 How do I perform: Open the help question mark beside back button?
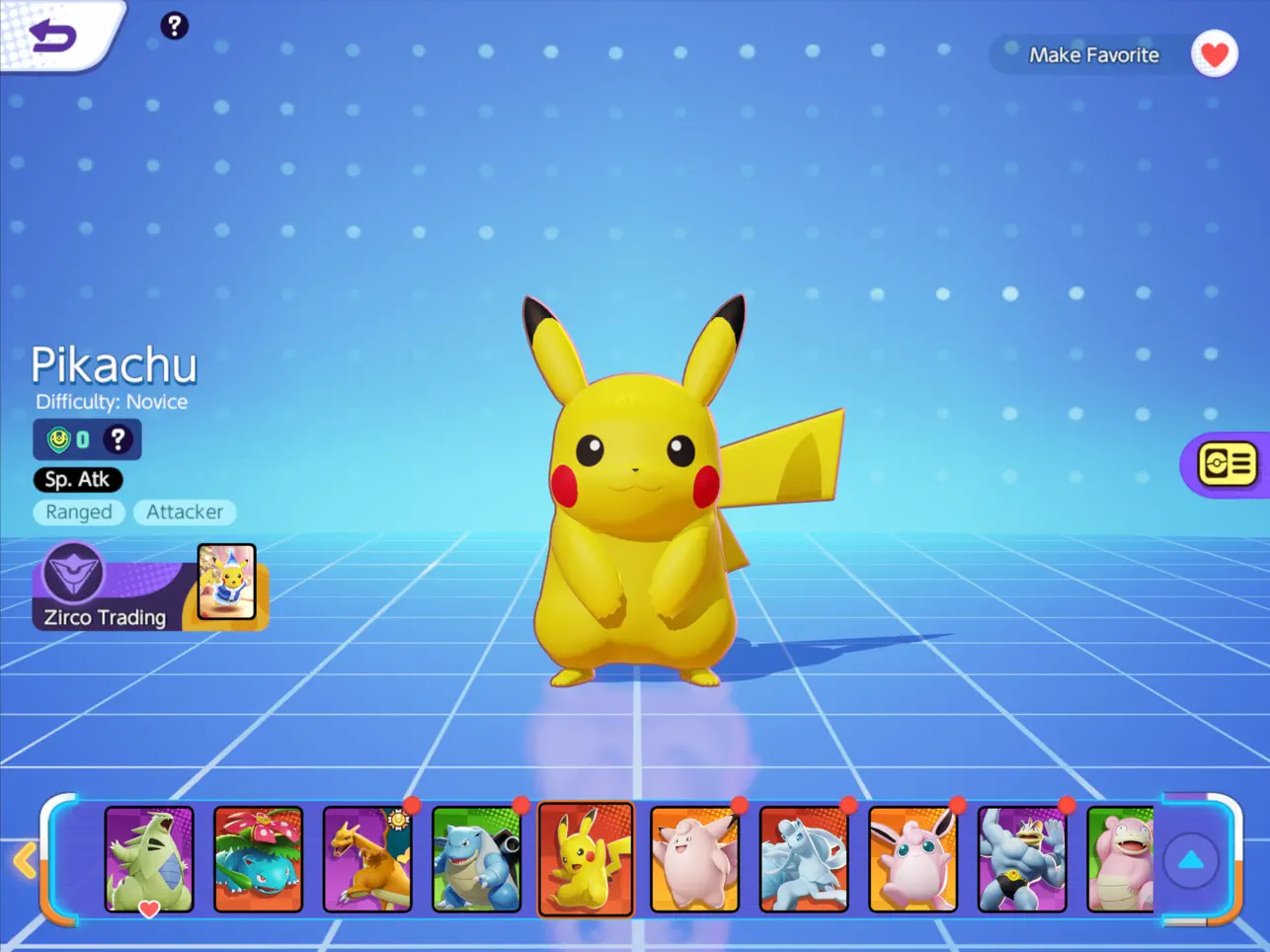[174, 26]
